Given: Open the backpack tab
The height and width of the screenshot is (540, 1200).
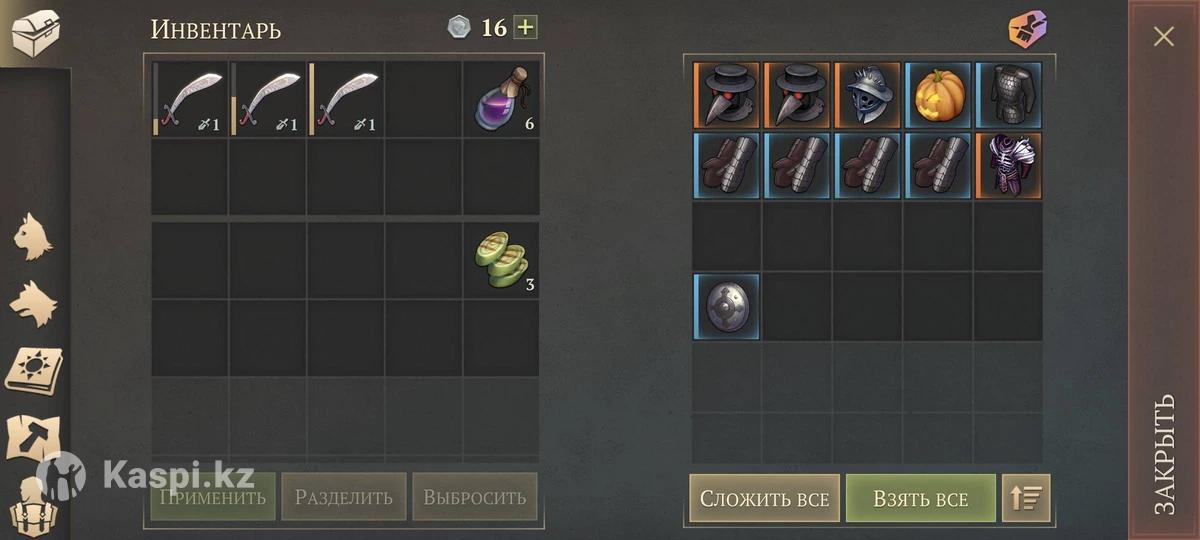Looking at the screenshot, I should 33,507.
